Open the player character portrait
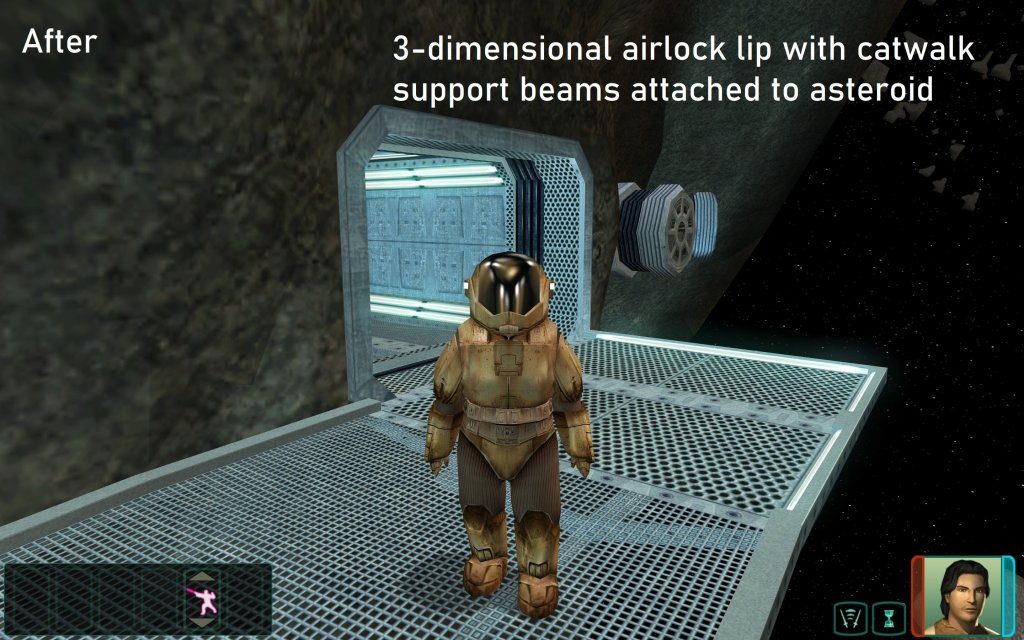This screenshot has width=1024, height=640. (x=962, y=596)
